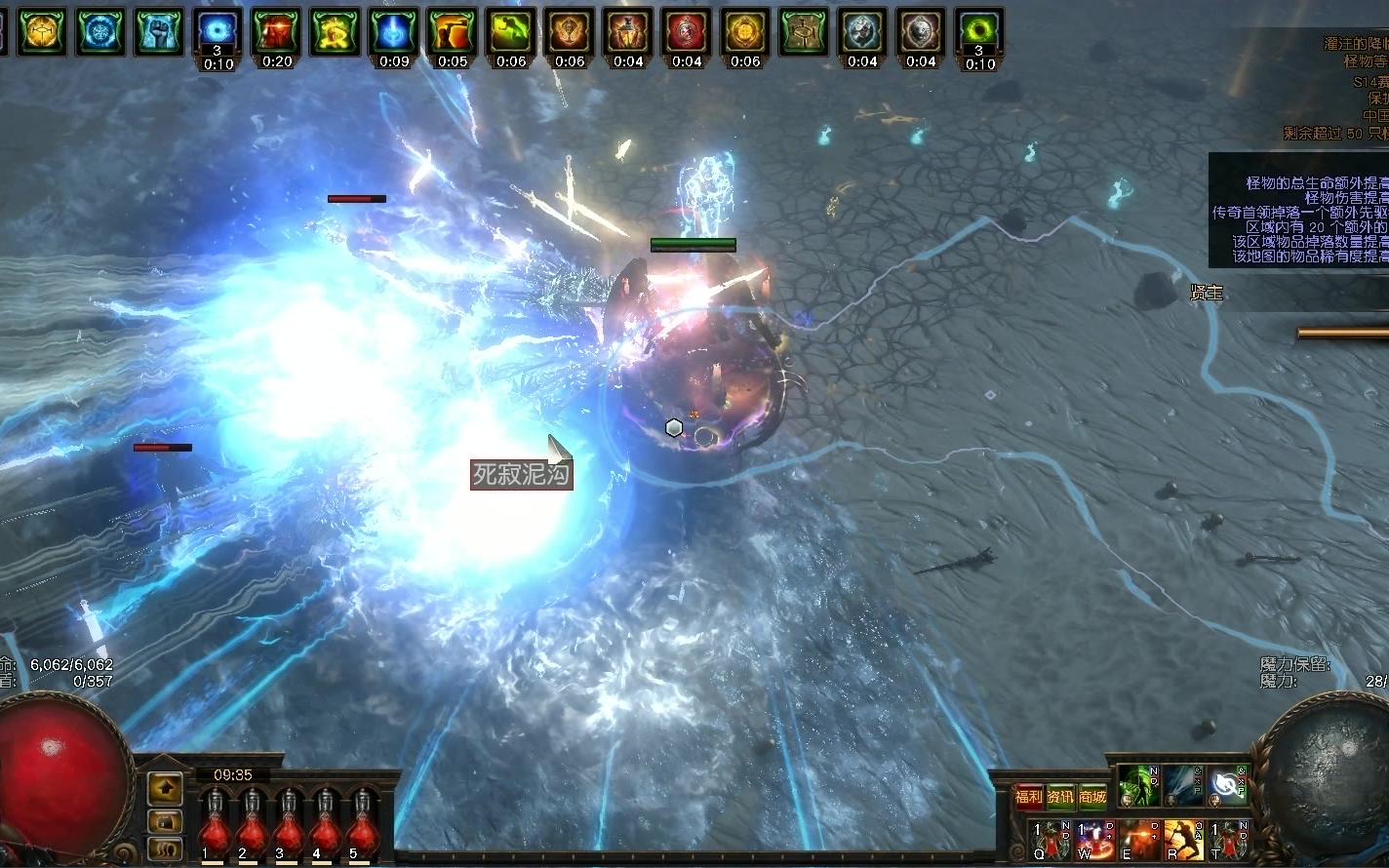The height and width of the screenshot is (868, 1389).
Task: Select the white swirling dash skill icon
Action: coord(1227,786)
